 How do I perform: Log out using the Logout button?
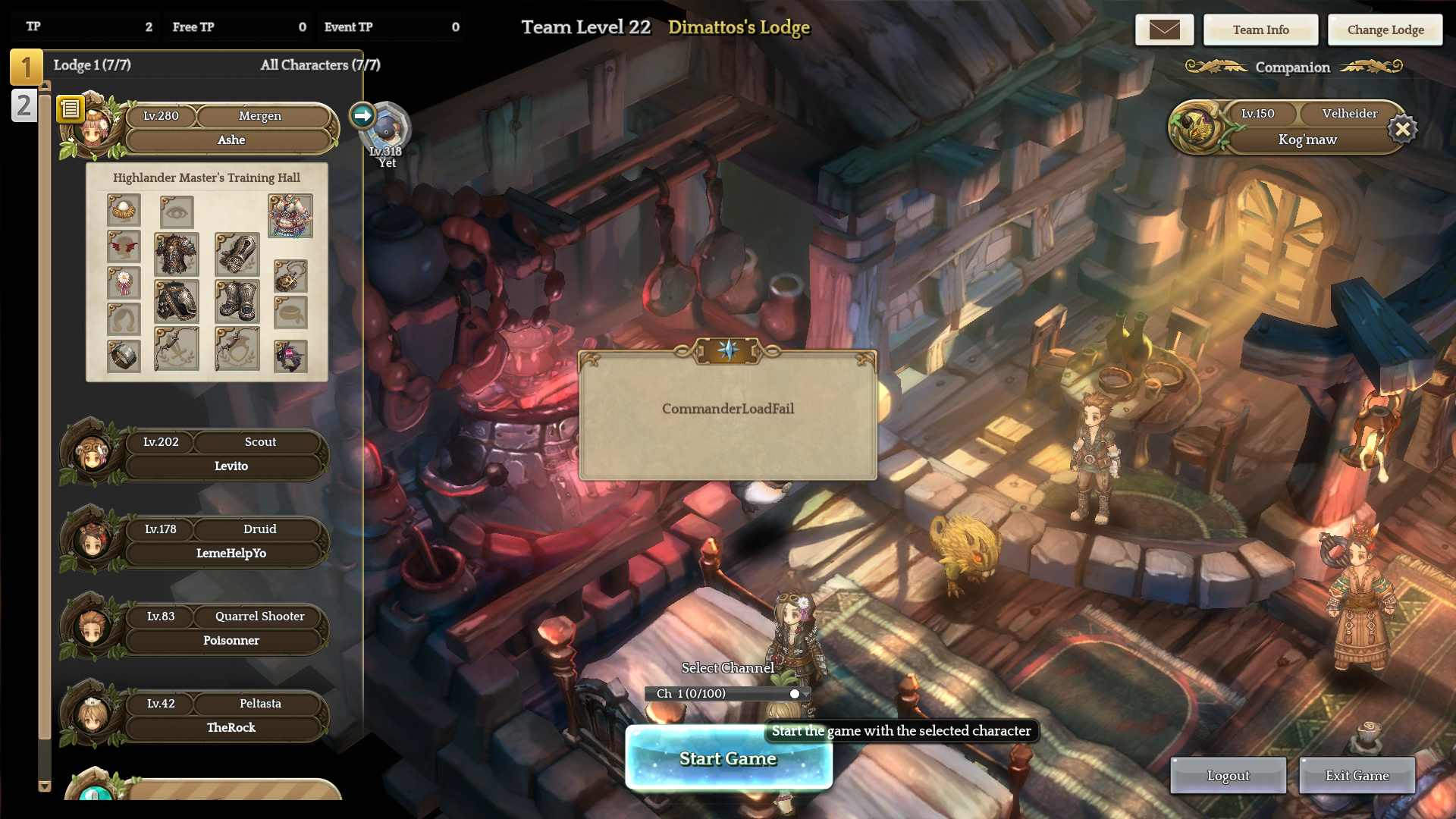pos(1228,775)
